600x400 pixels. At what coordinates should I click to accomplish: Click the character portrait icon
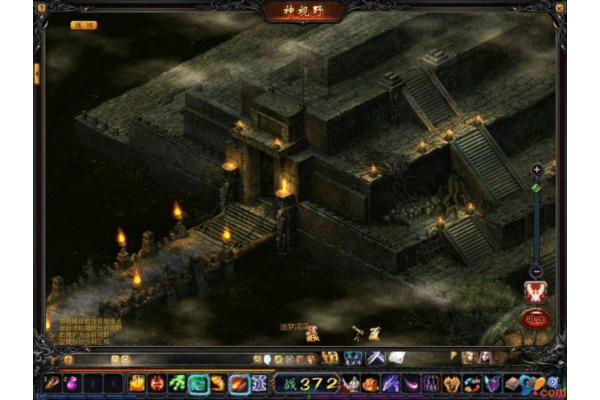coord(469,358)
